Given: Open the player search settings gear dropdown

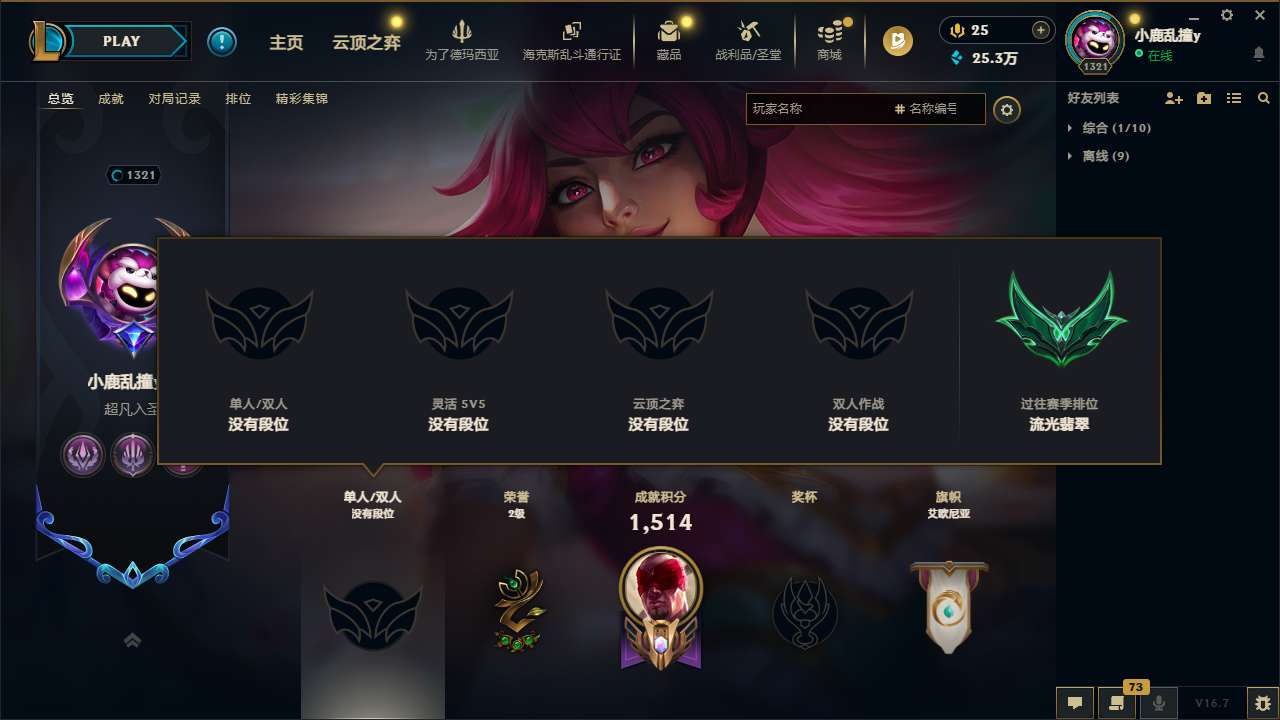Looking at the screenshot, I should [1007, 109].
